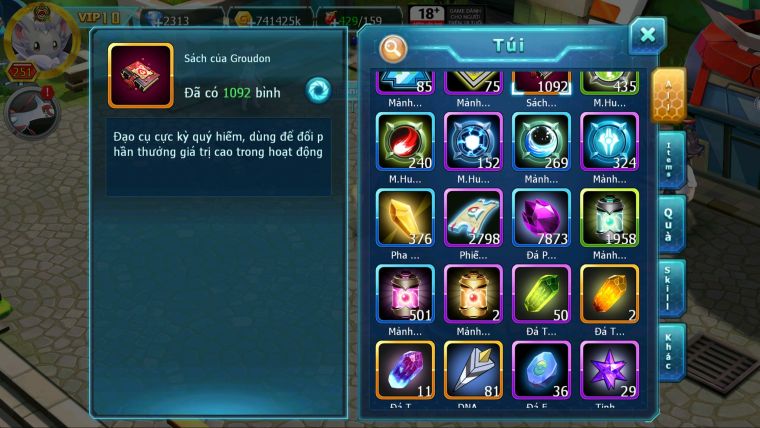
Task: Select the green crystal item with 50
Action: (541, 294)
